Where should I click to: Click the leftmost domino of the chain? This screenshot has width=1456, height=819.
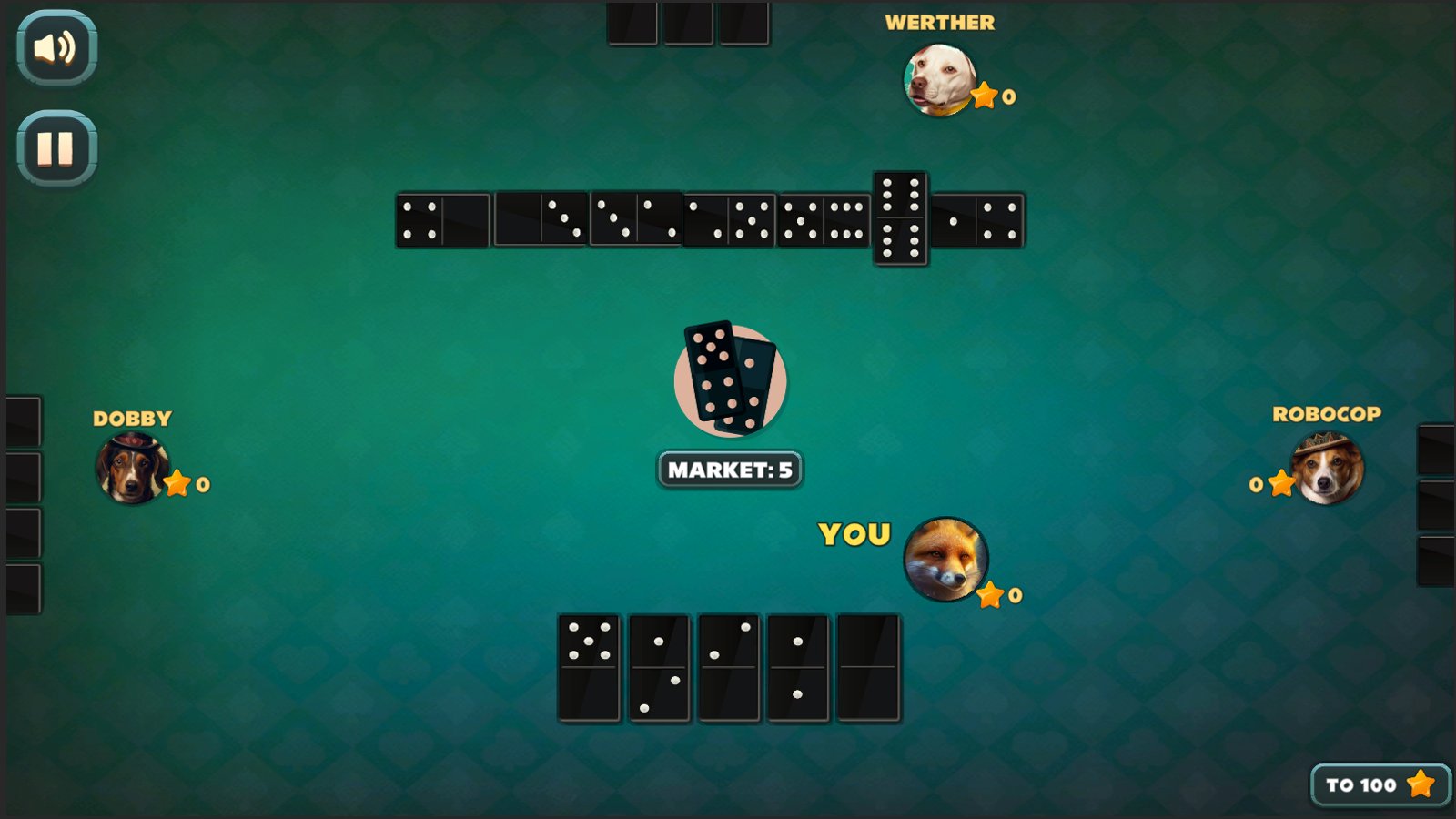click(x=441, y=218)
